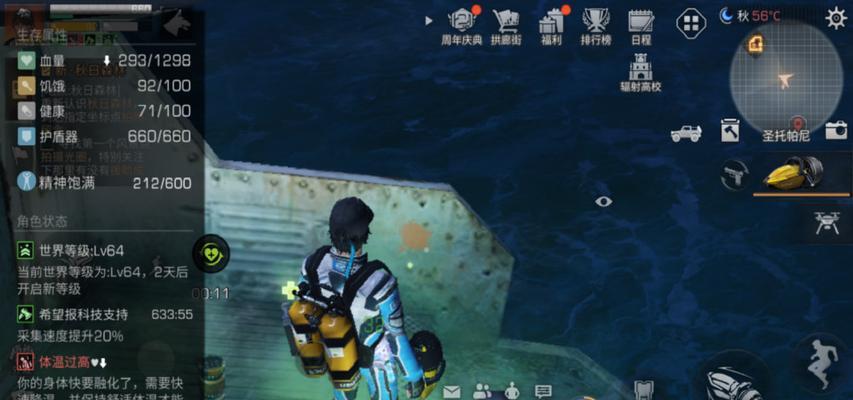Open the gear settings icon
The height and width of the screenshot is (400, 853).
coord(835,17)
